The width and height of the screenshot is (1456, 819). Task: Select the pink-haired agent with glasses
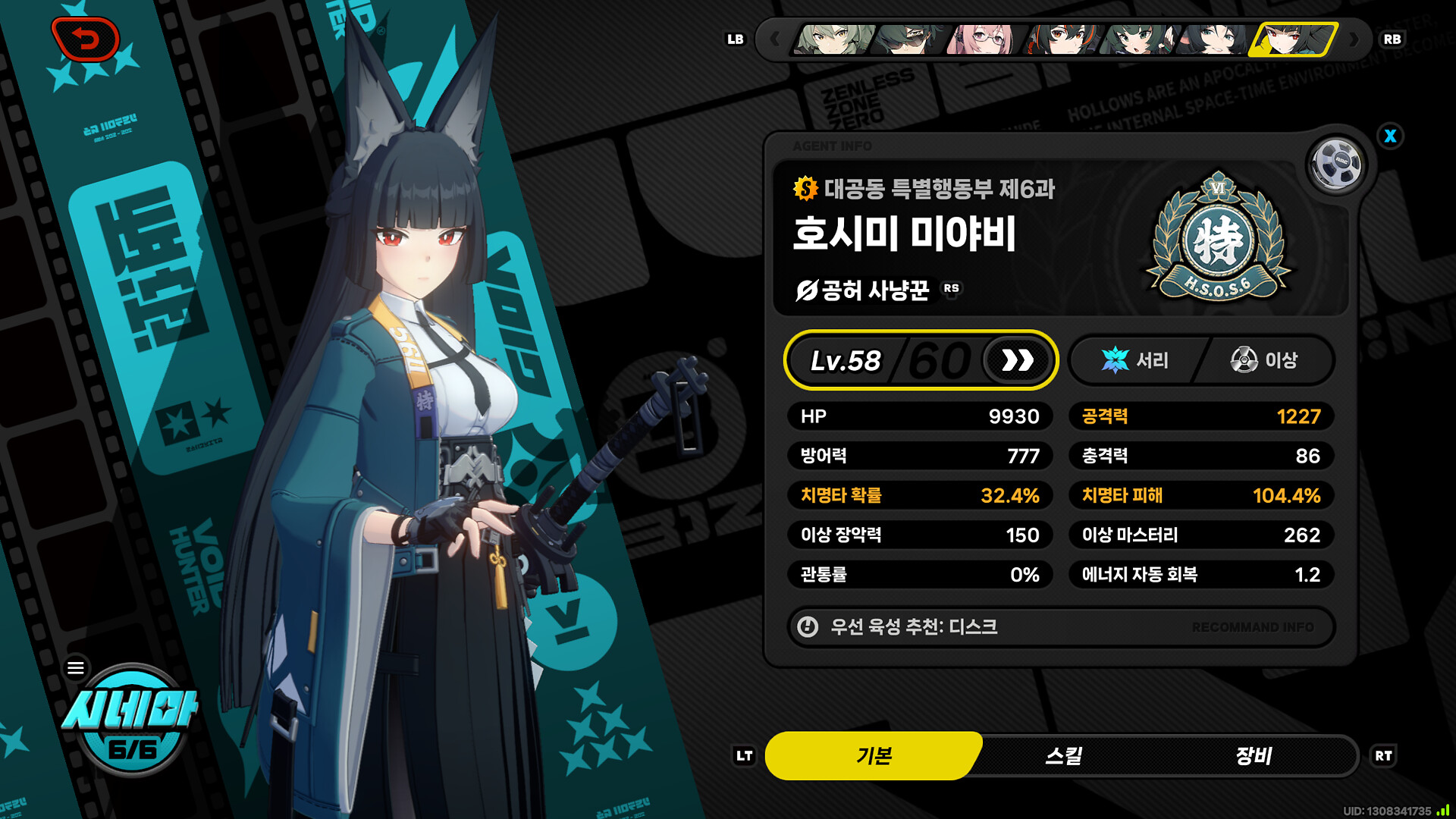[x=984, y=39]
